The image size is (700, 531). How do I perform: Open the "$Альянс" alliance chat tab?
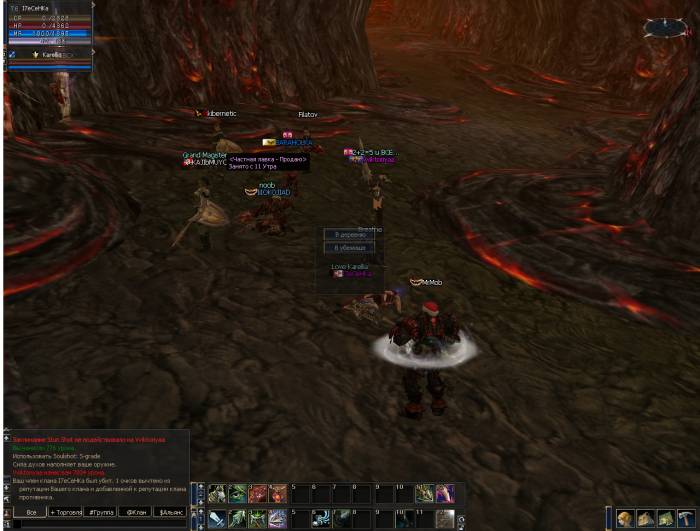pos(171,512)
